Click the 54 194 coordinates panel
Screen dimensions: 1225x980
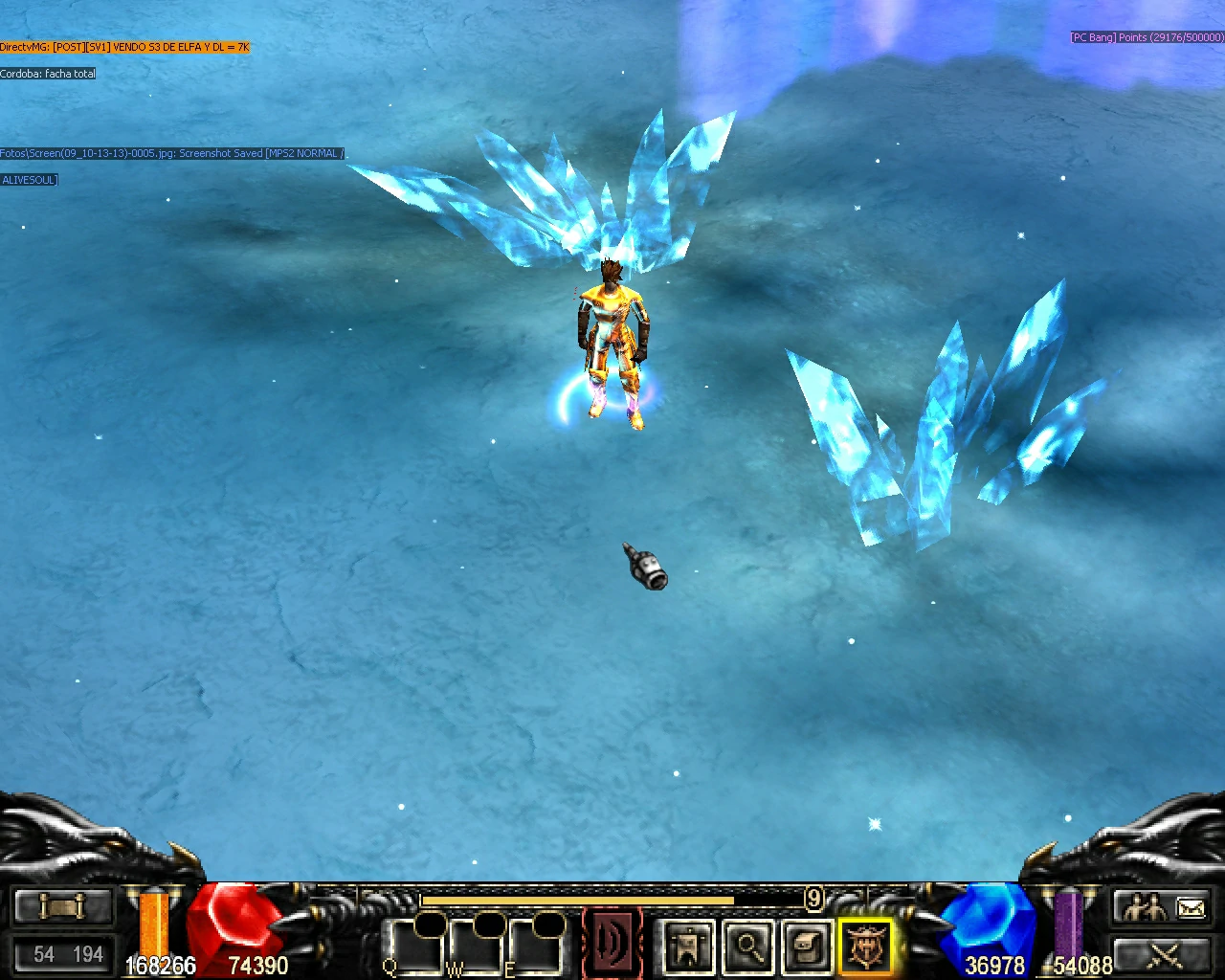point(62,954)
